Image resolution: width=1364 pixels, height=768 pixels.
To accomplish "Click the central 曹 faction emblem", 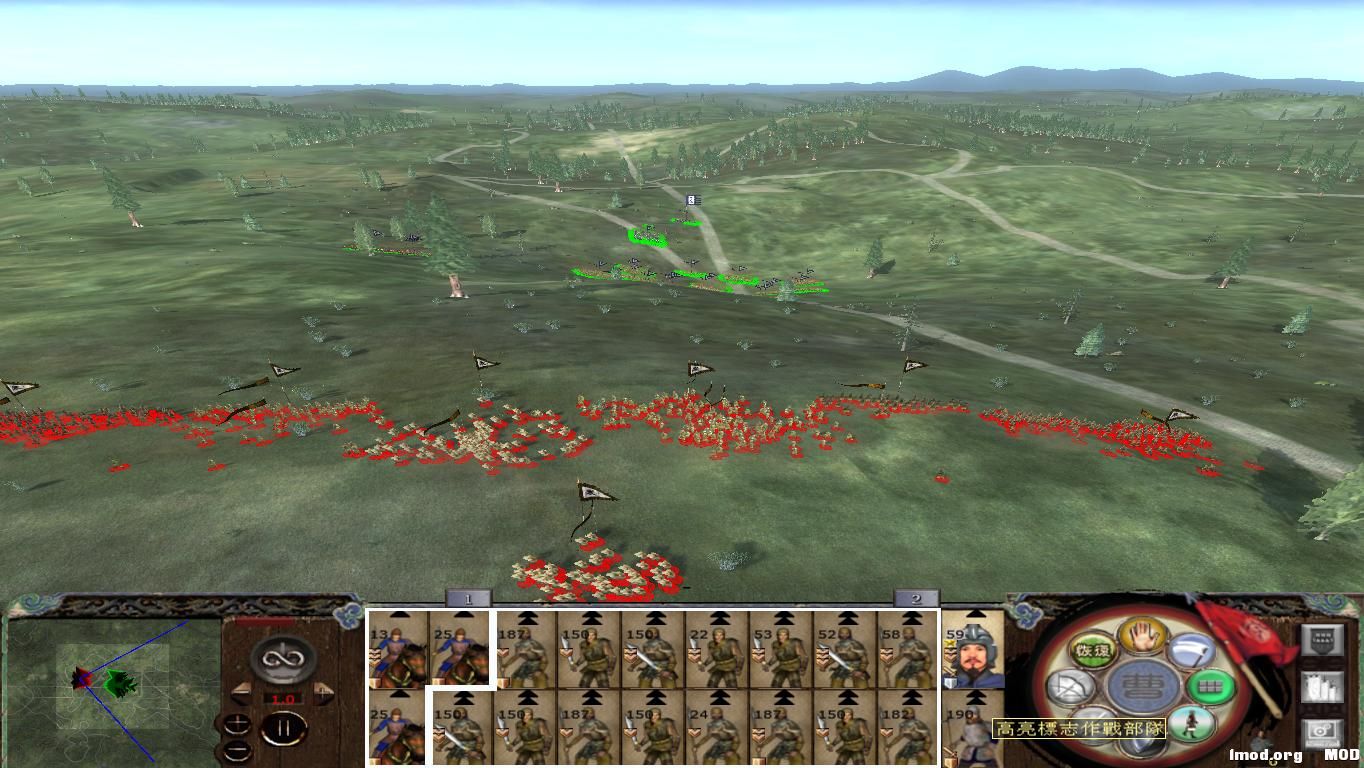I will click(1140, 684).
